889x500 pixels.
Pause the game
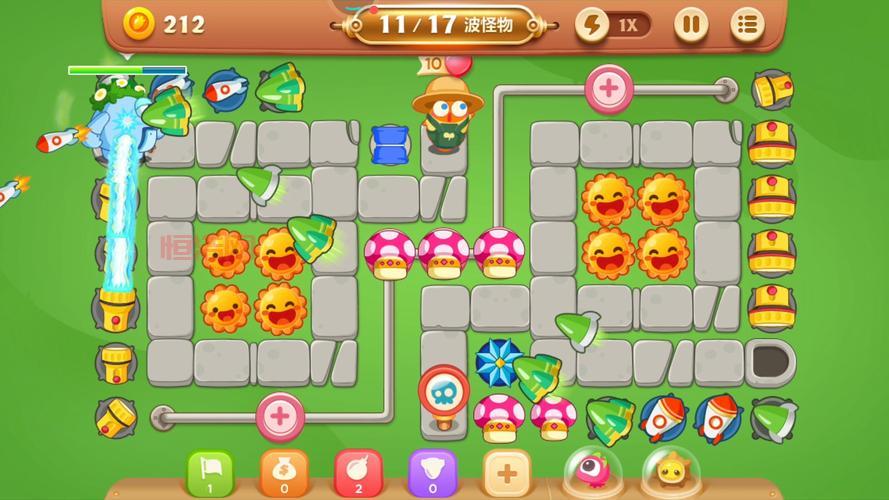click(690, 24)
